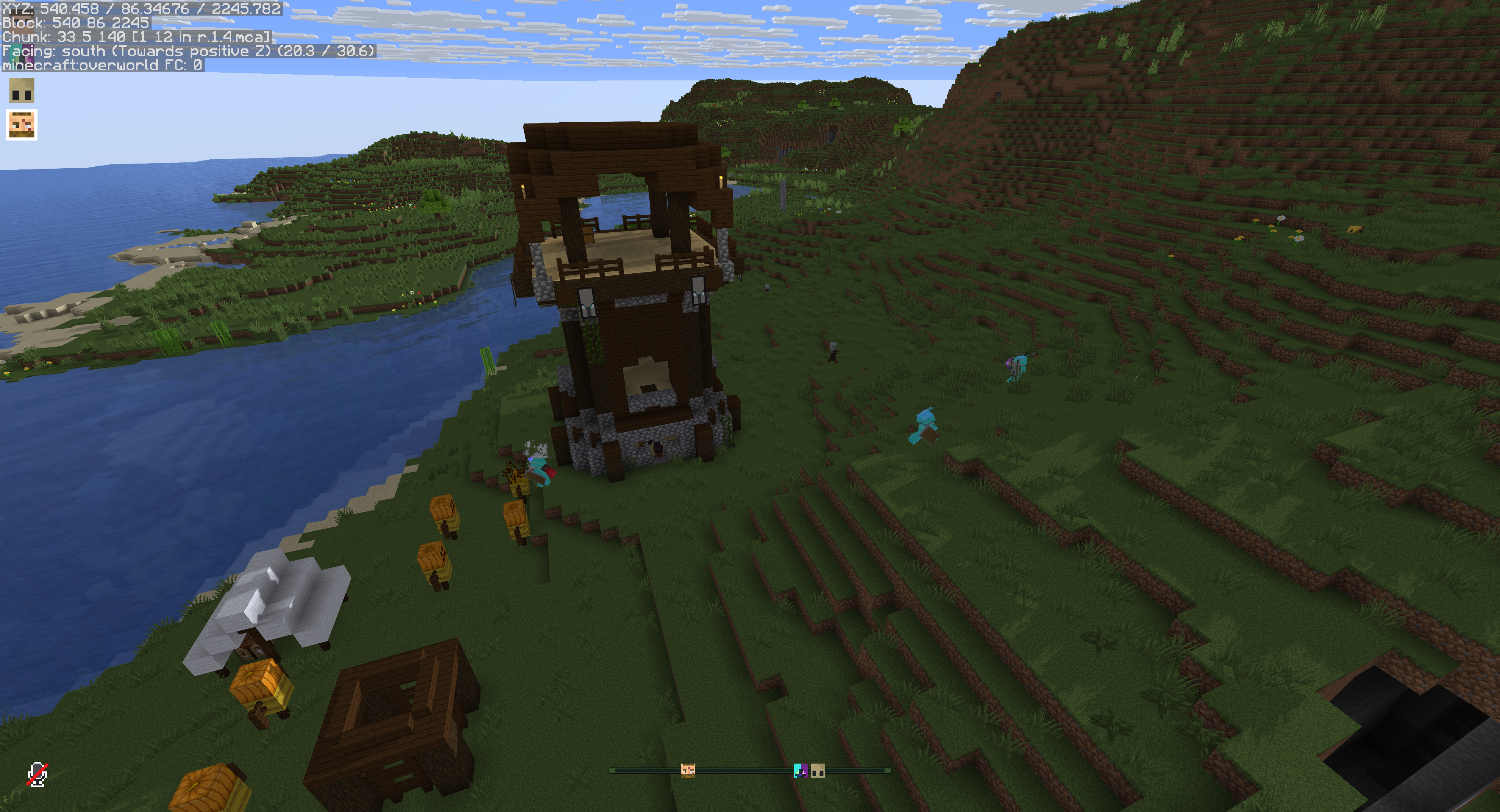Select the tan black-eyed head in the player list
Viewport: 1500px width, 812px height.
21,91
